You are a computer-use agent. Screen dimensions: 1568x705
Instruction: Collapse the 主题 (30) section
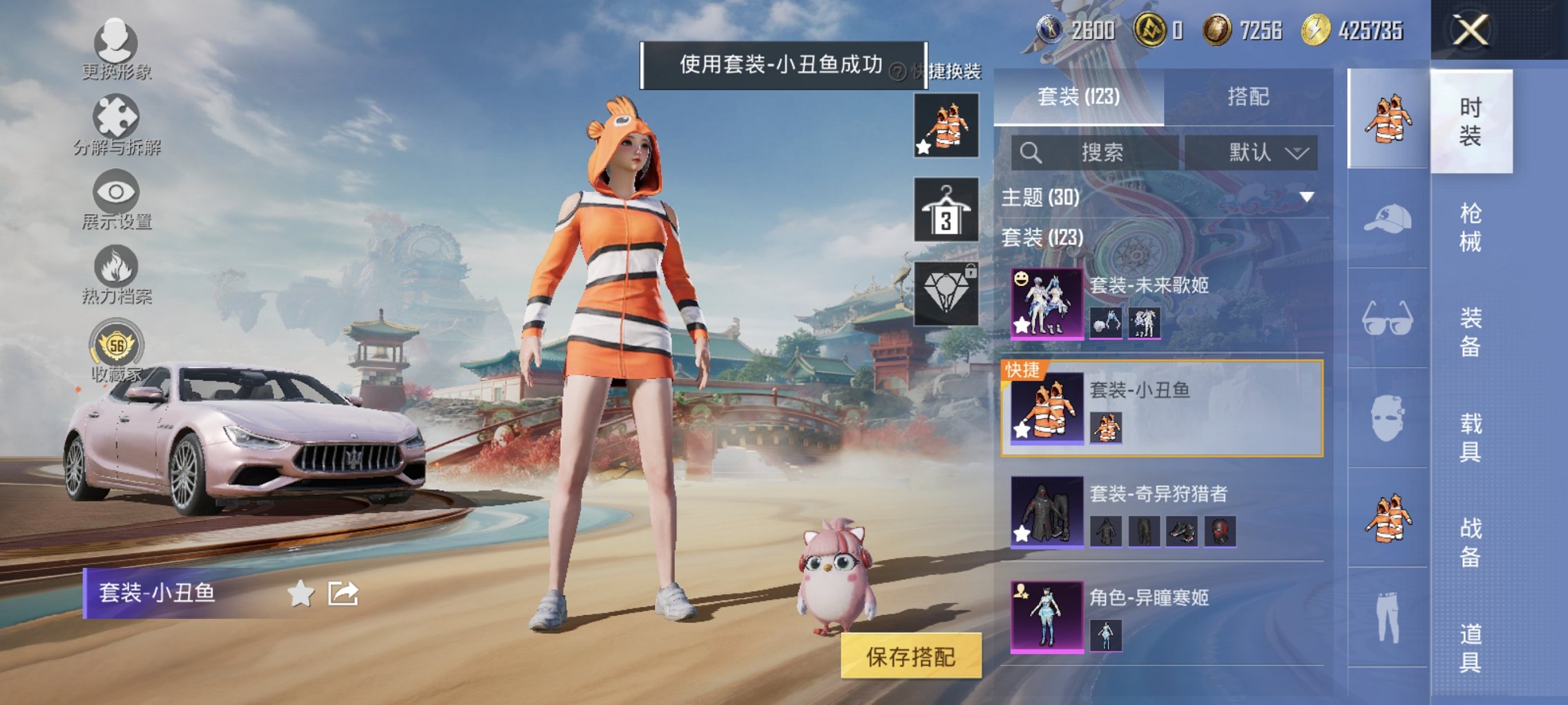pyautogui.click(x=1308, y=196)
